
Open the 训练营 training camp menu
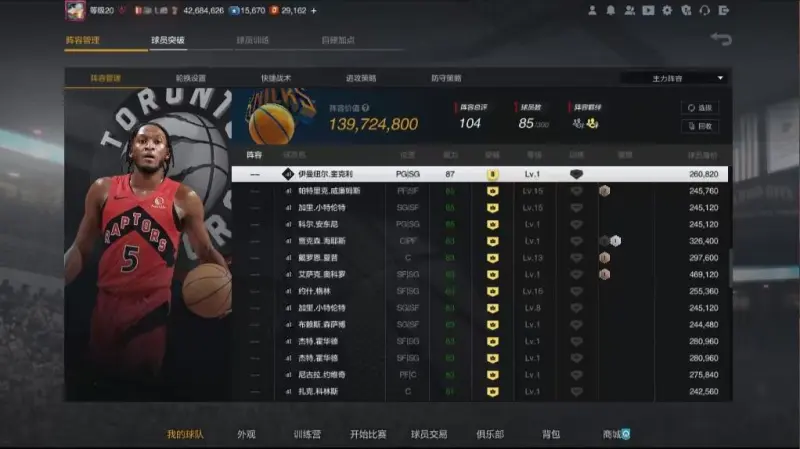click(x=307, y=435)
